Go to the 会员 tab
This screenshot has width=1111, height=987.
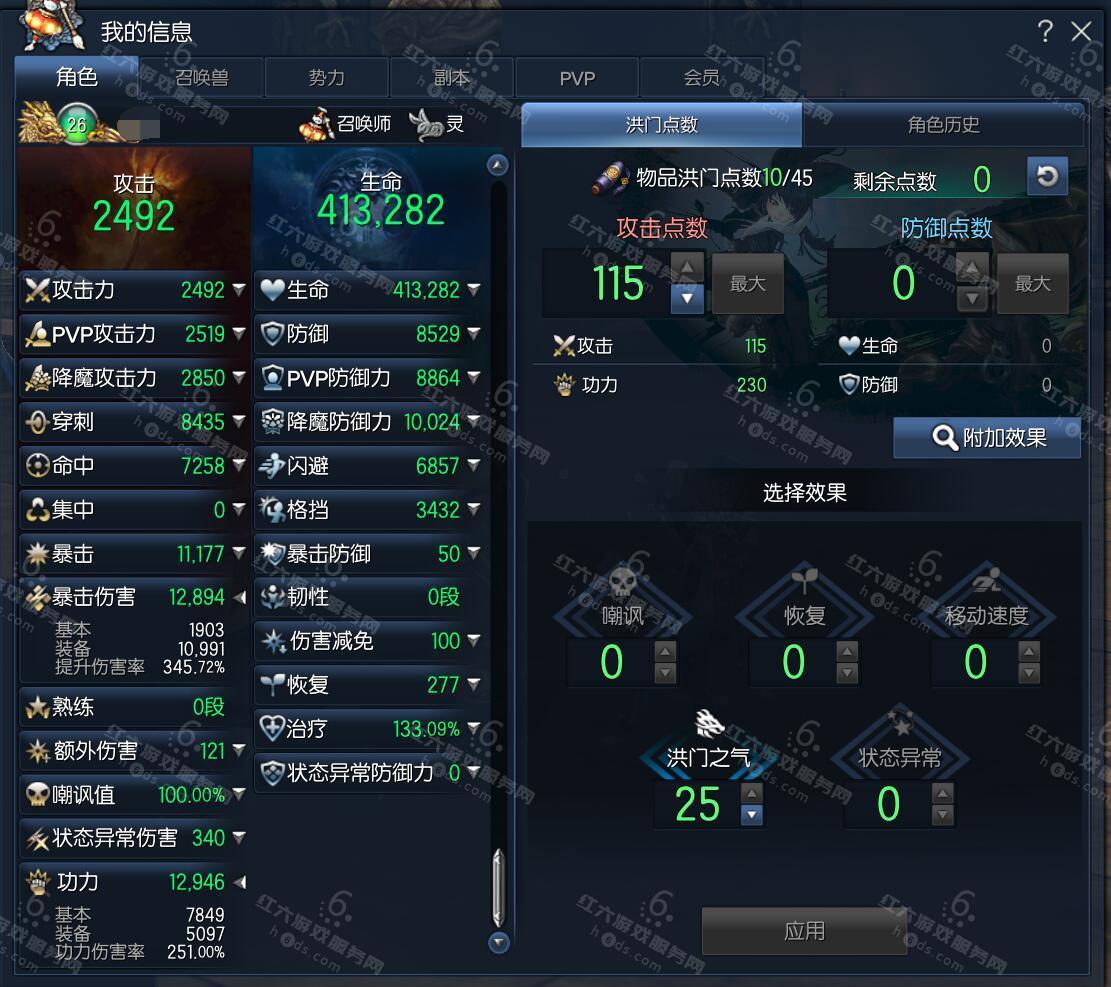[x=701, y=78]
